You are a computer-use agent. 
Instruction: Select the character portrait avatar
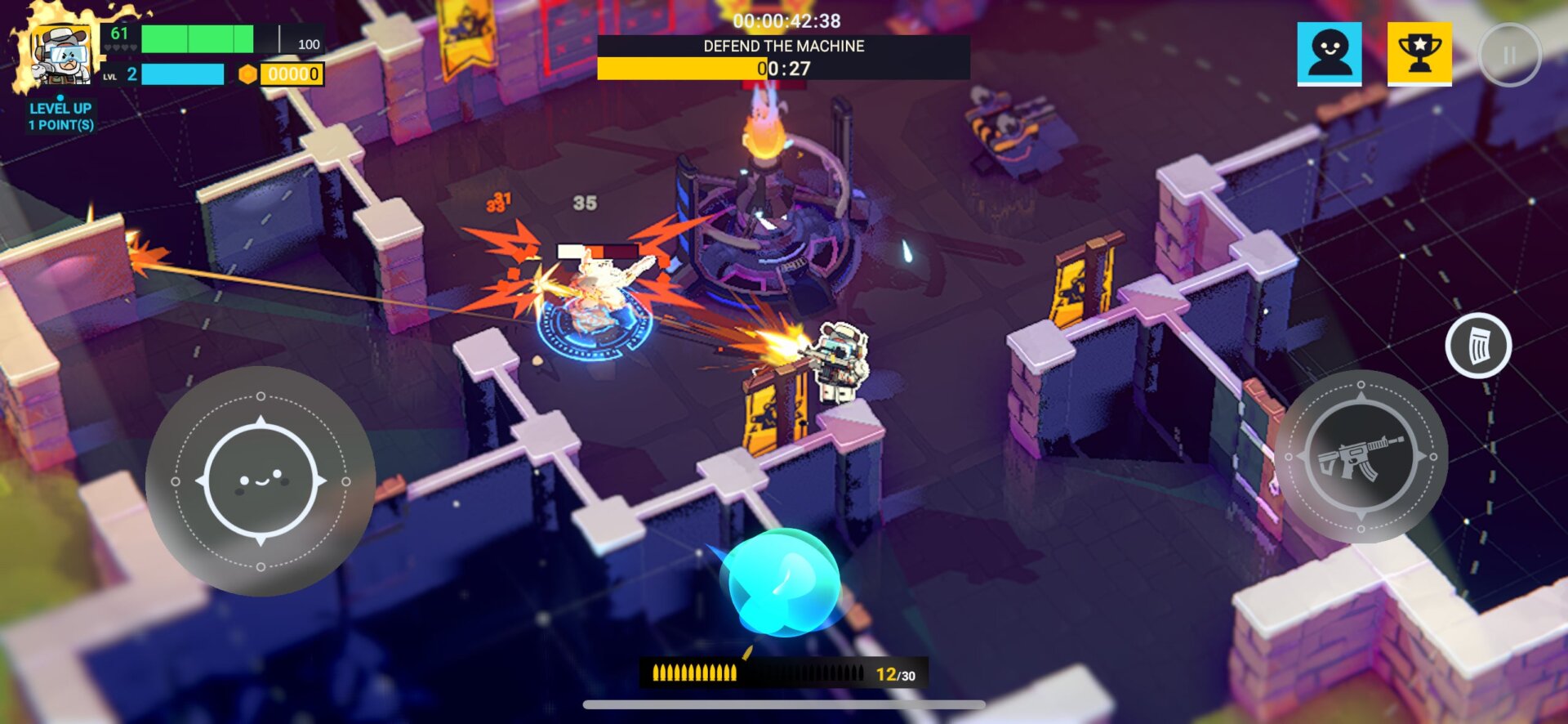[56, 56]
